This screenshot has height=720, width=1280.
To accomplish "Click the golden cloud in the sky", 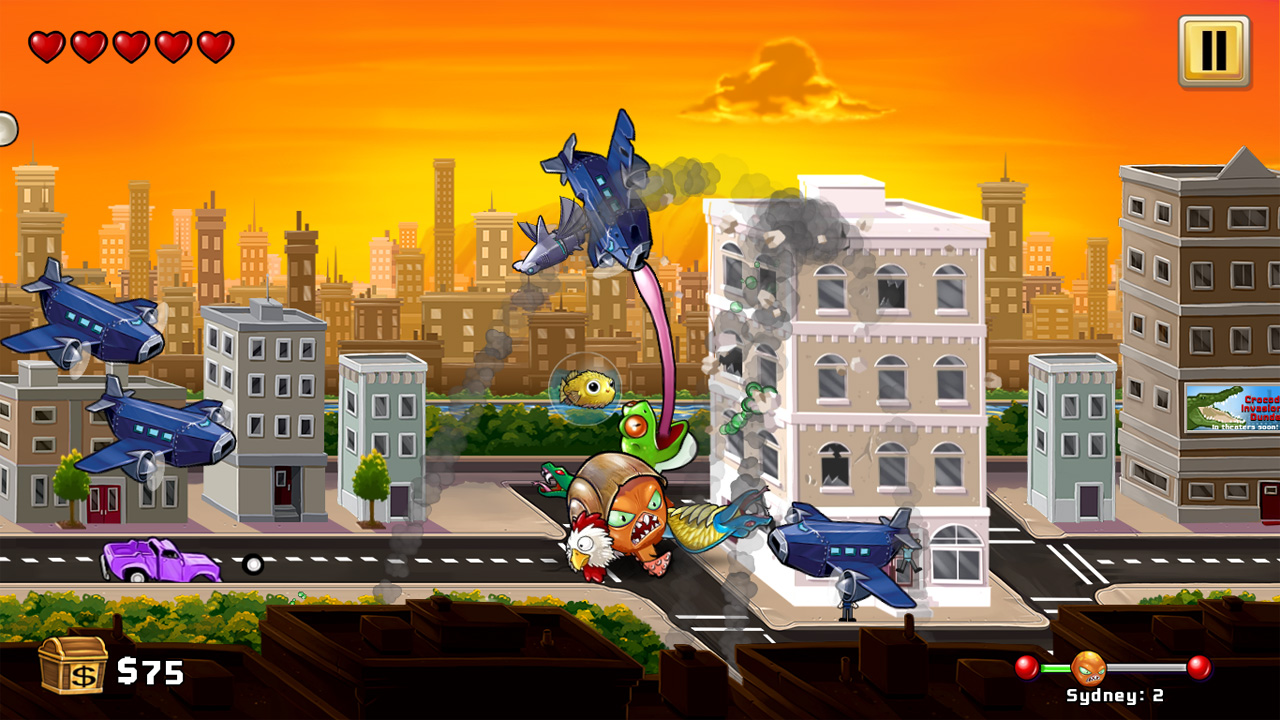I will coord(780,80).
